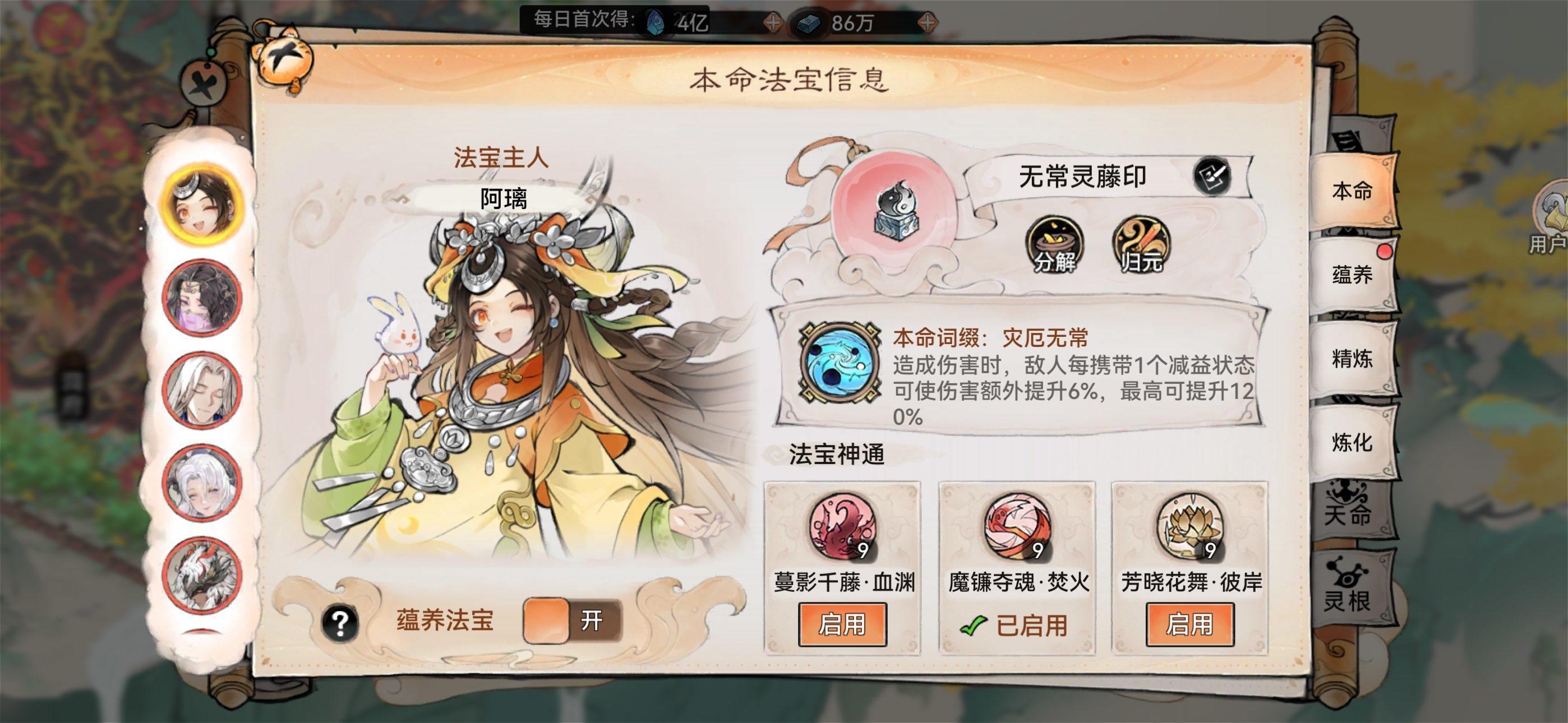Click the plus beside 86万 currency
The height and width of the screenshot is (723, 1568).
tap(928, 21)
